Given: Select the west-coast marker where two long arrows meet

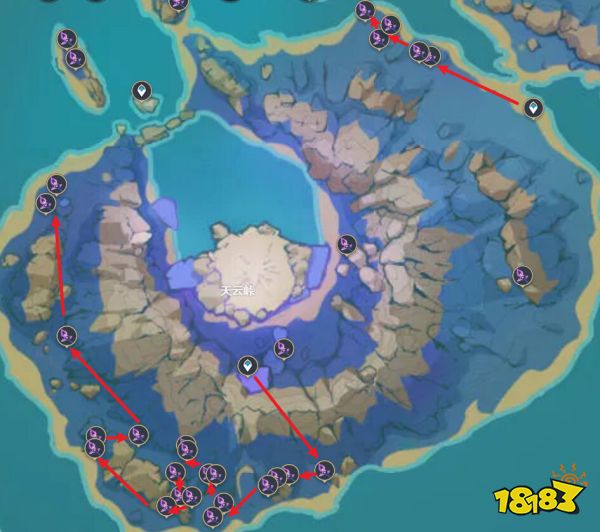Looking at the screenshot, I should pos(67,335).
